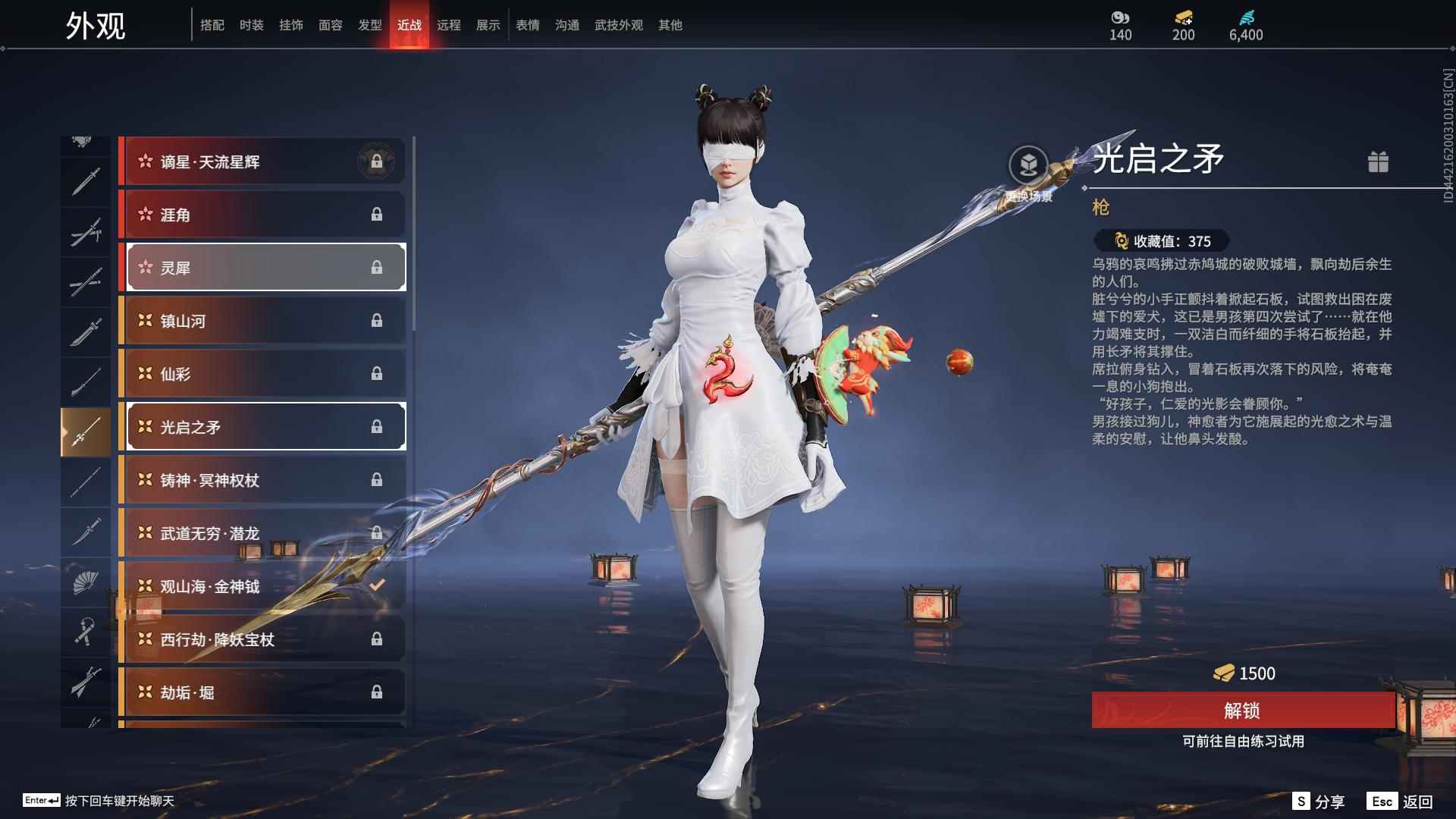Switch to the 表情 tab

tap(526, 24)
